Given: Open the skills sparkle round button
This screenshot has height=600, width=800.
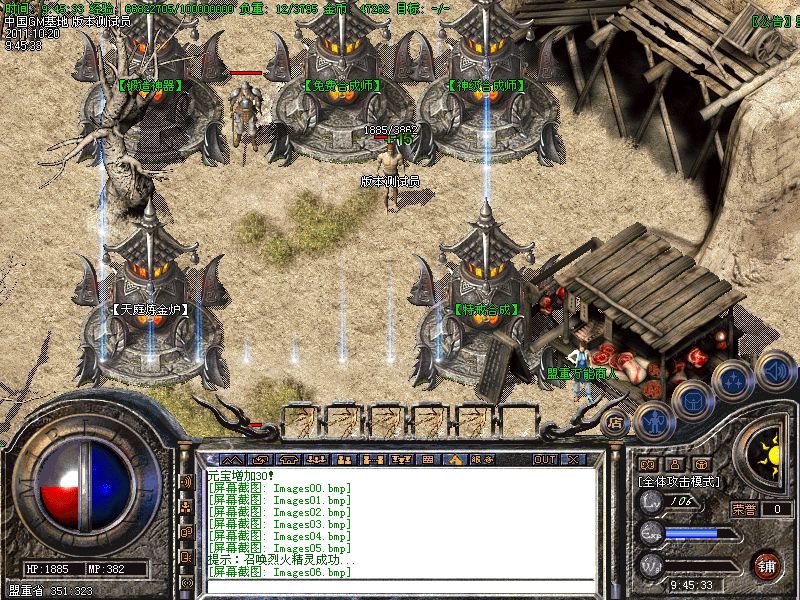Looking at the screenshot, I should click(x=733, y=380).
